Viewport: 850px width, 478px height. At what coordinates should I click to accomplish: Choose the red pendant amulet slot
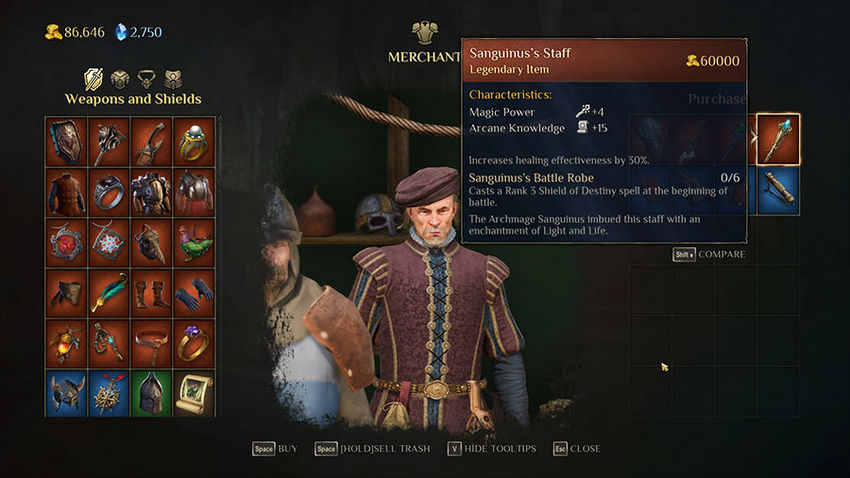[66, 242]
